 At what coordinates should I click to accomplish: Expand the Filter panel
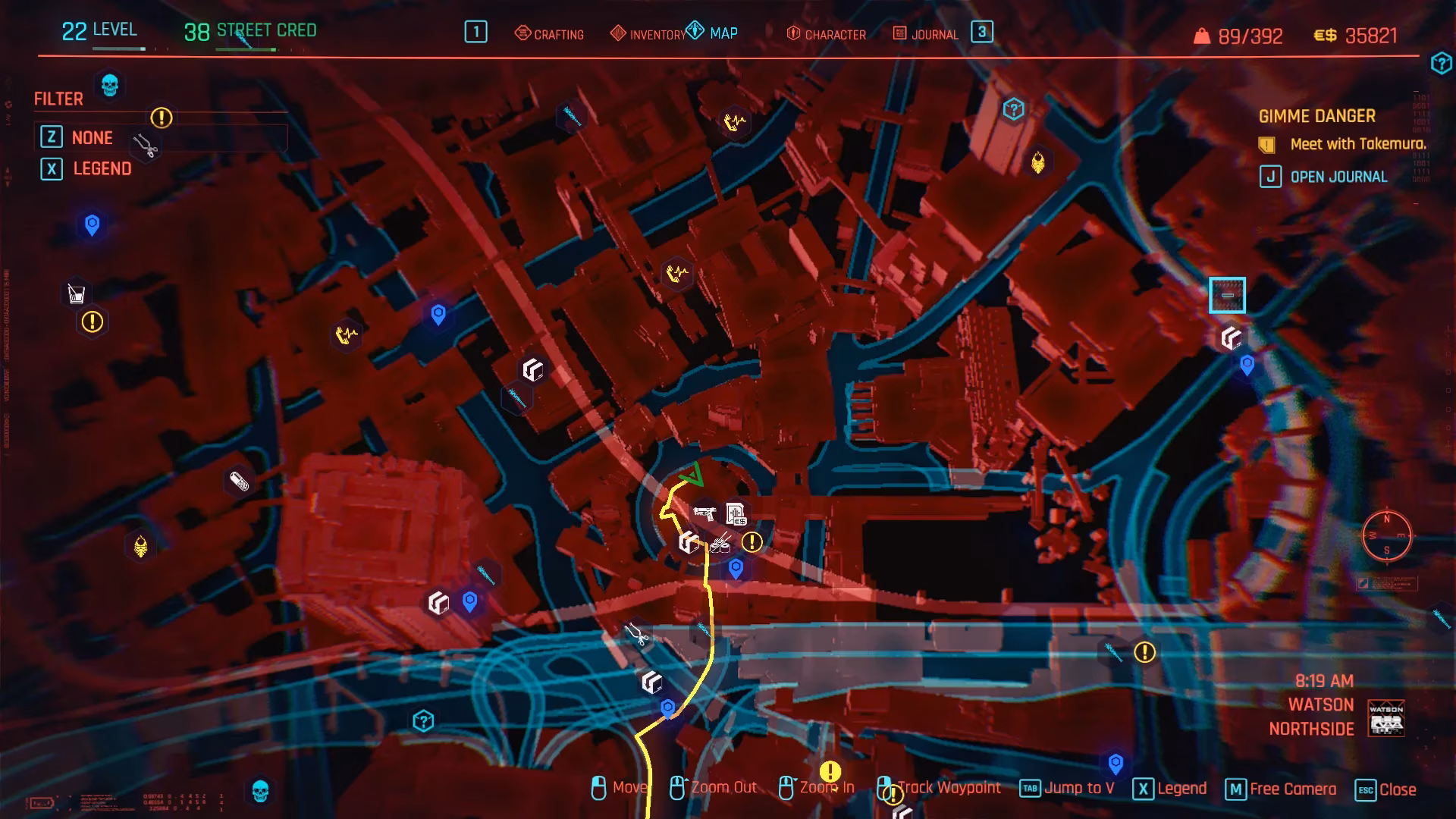pos(58,99)
